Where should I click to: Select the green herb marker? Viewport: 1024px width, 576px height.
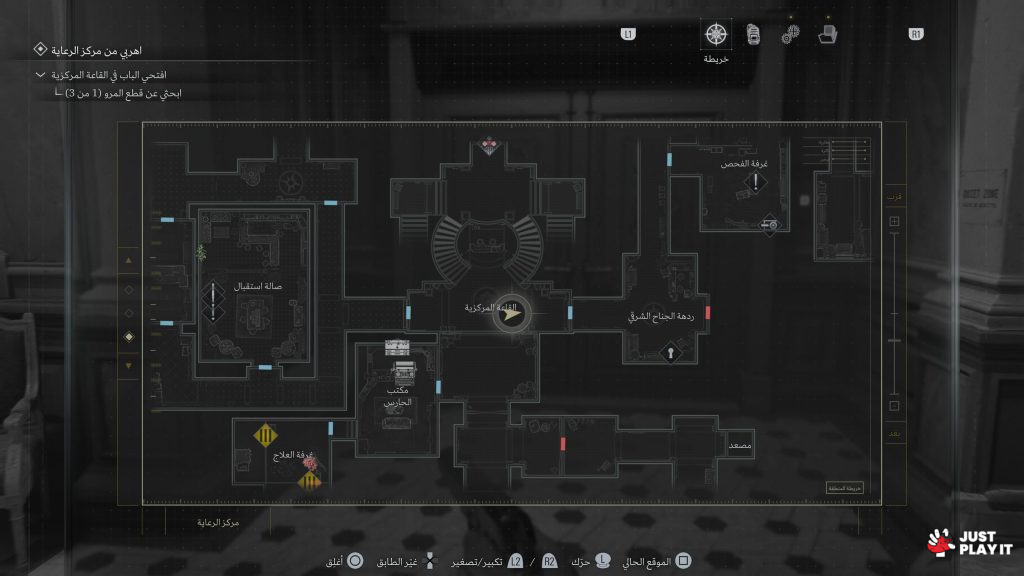tap(201, 252)
